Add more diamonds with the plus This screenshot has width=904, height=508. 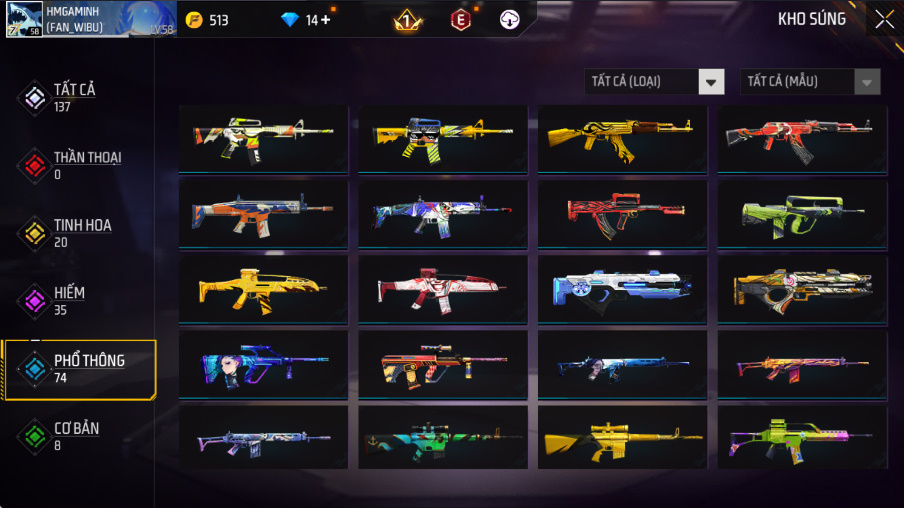325,20
